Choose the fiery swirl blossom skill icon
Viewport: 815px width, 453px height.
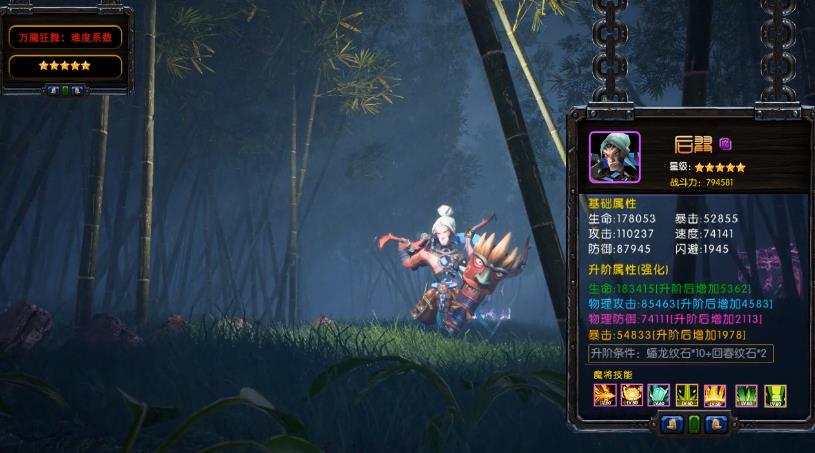point(631,395)
